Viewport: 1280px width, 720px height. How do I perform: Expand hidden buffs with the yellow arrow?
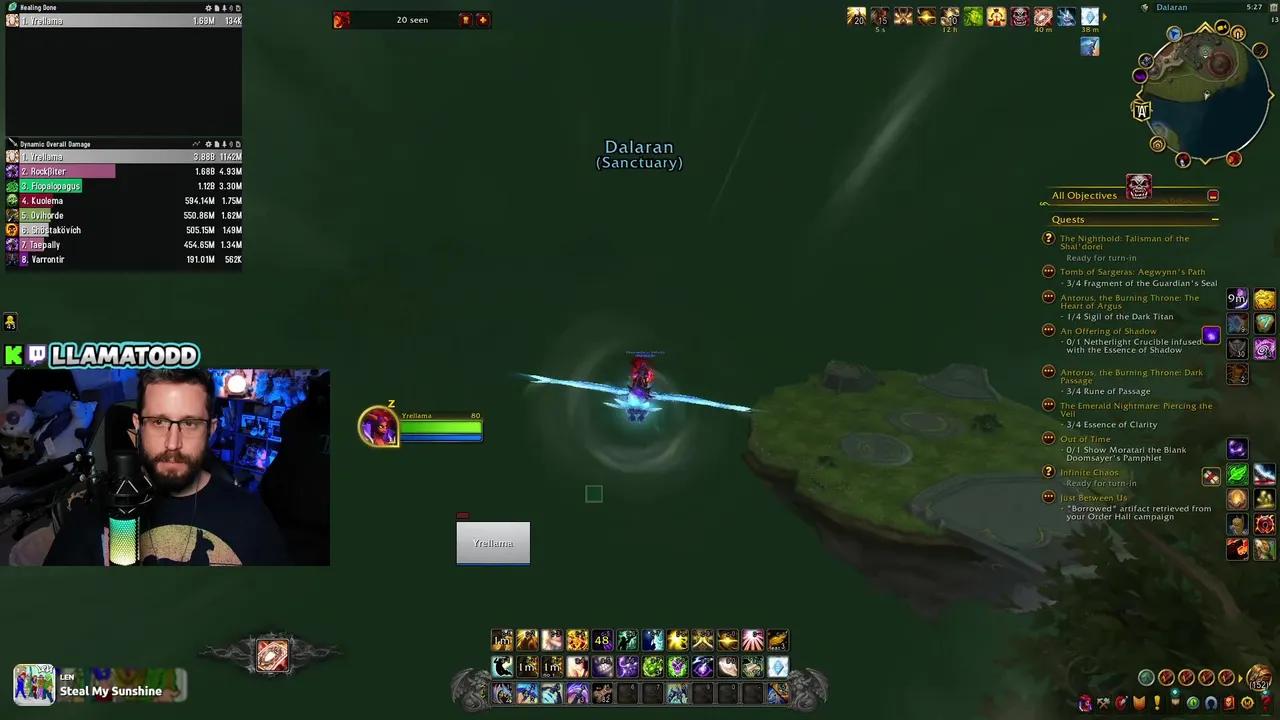(1104, 16)
